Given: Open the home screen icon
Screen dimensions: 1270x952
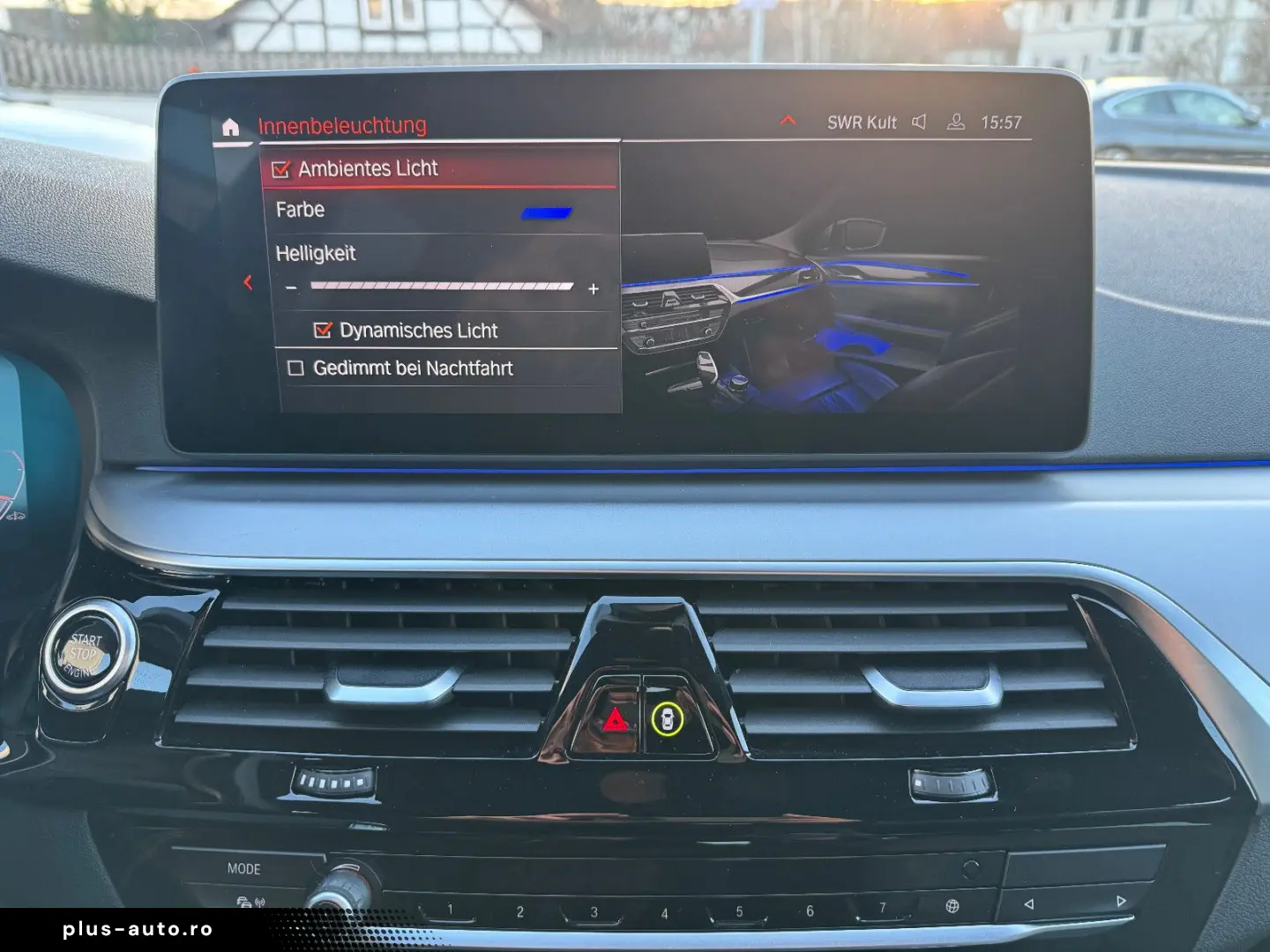Looking at the screenshot, I should click(x=230, y=127).
